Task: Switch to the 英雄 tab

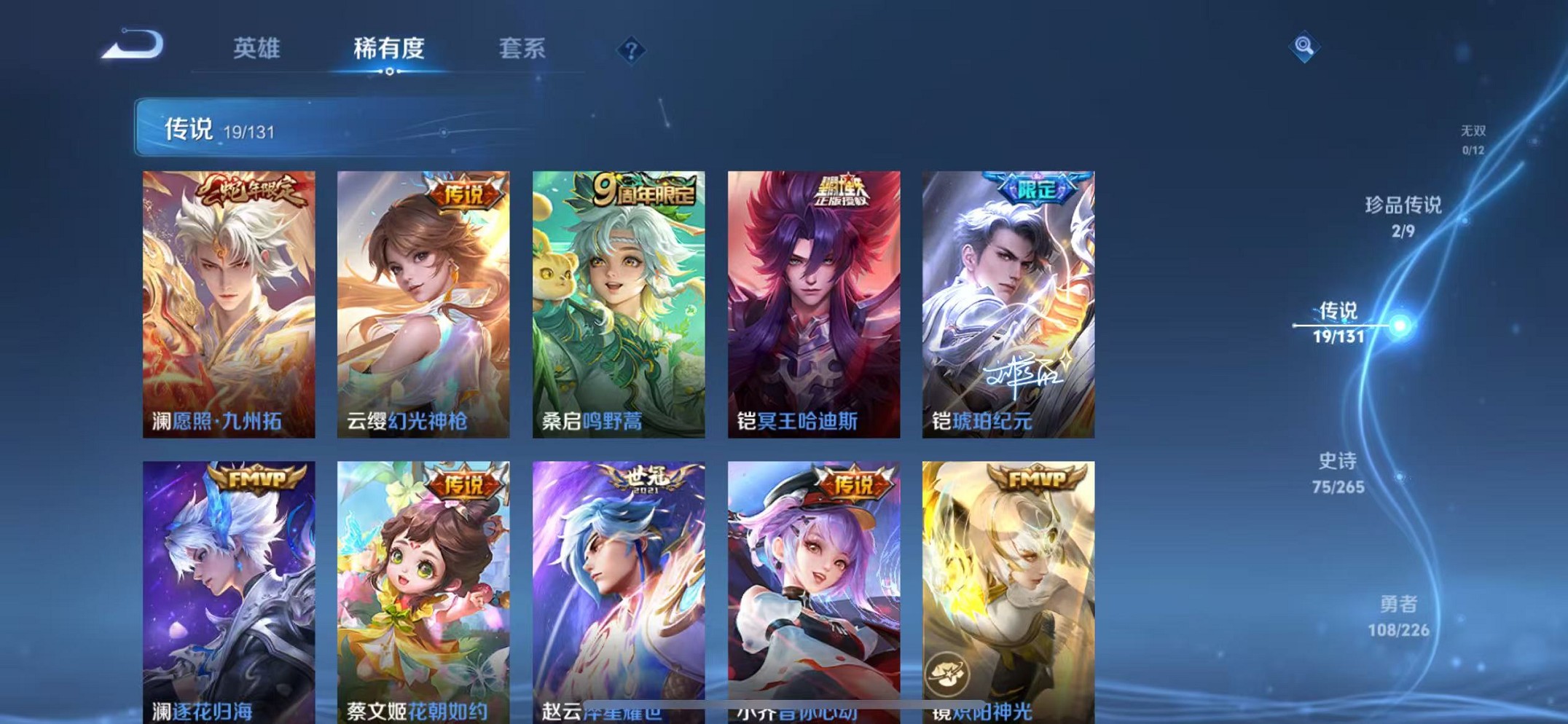Action: point(256,49)
